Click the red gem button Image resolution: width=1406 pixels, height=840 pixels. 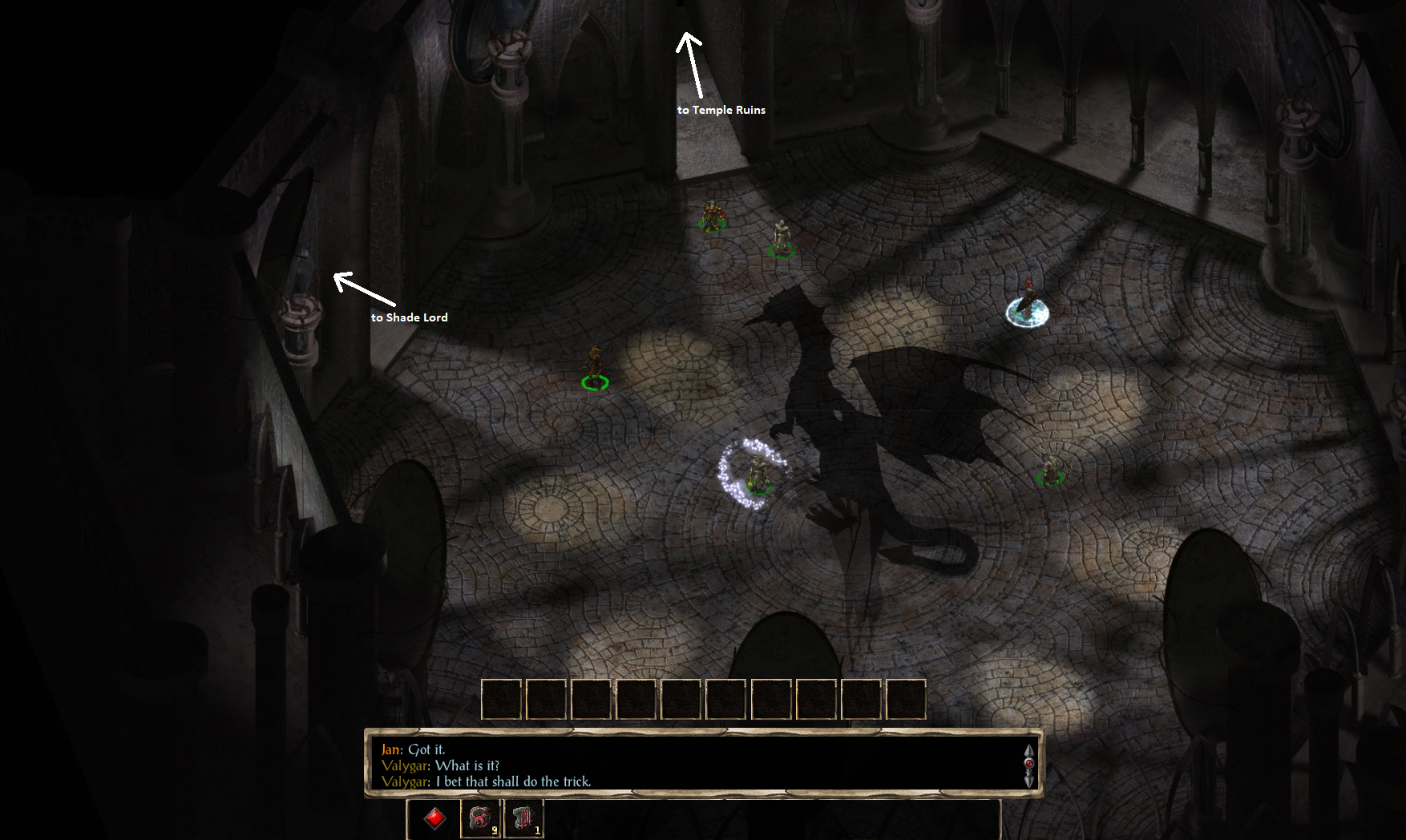pyautogui.click(x=434, y=818)
